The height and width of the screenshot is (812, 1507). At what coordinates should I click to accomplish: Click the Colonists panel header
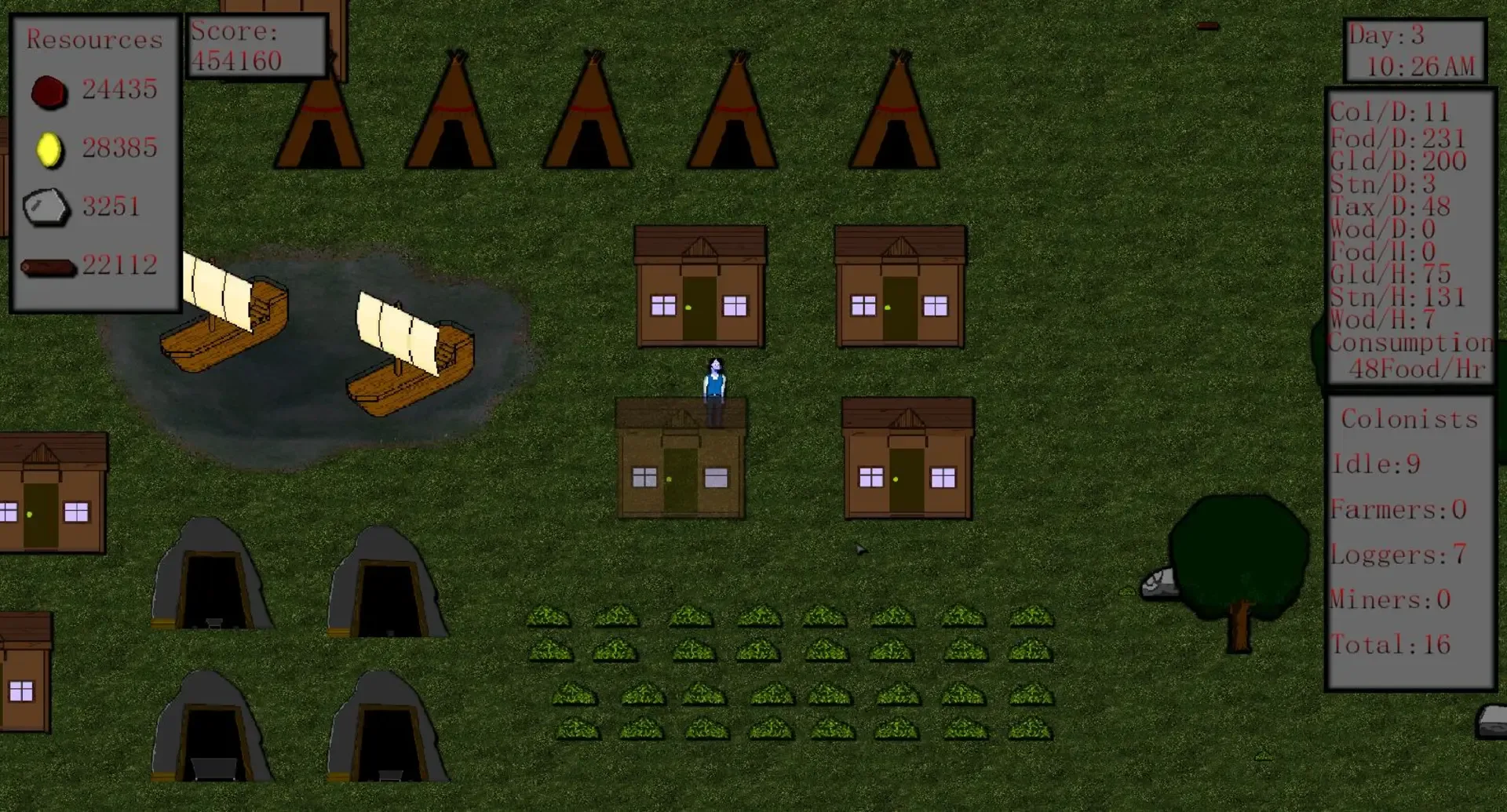[x=1409, y=420]
